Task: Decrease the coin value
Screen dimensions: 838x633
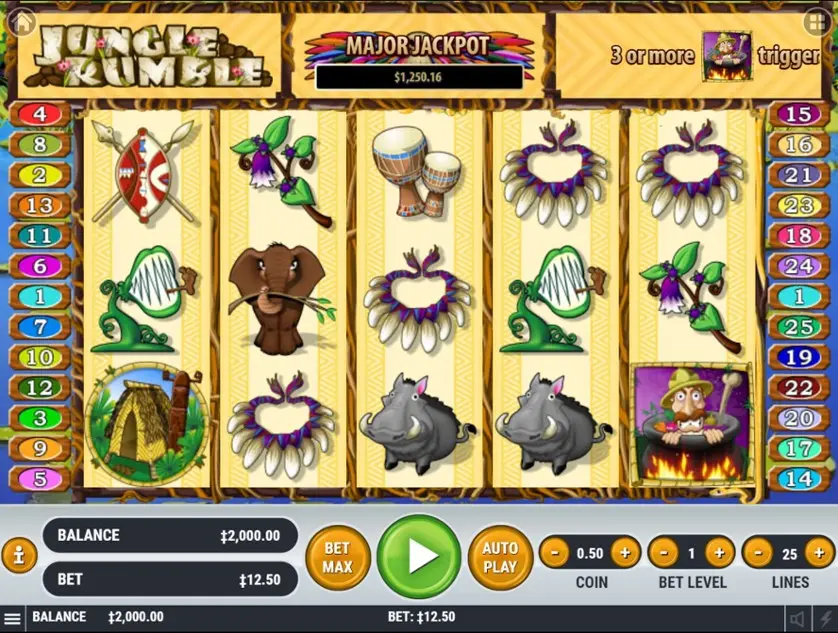Action: point(555,552)
